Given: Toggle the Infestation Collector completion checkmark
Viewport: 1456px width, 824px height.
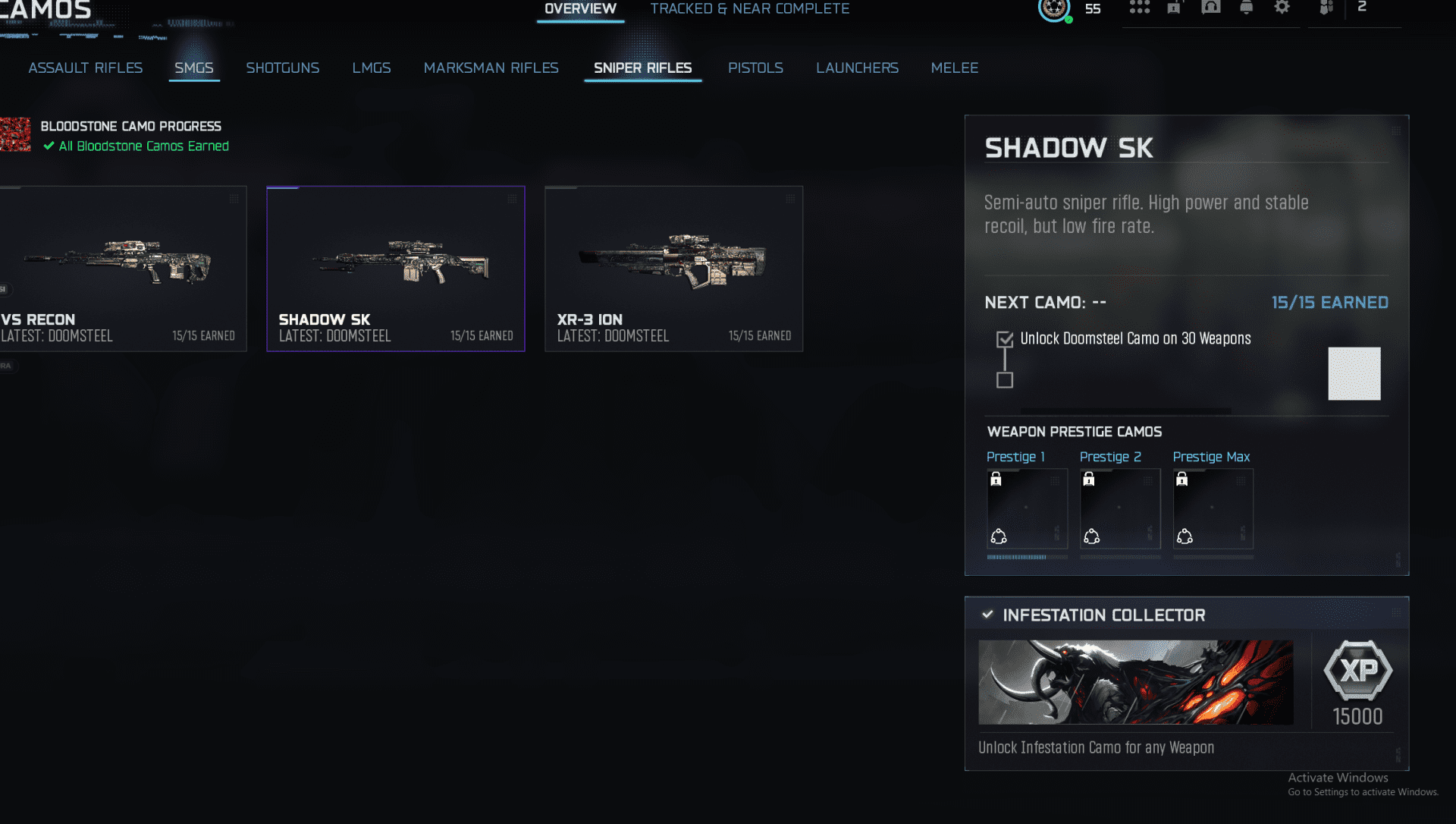Looking at the screenshot, I should click(x=987, y=615).
